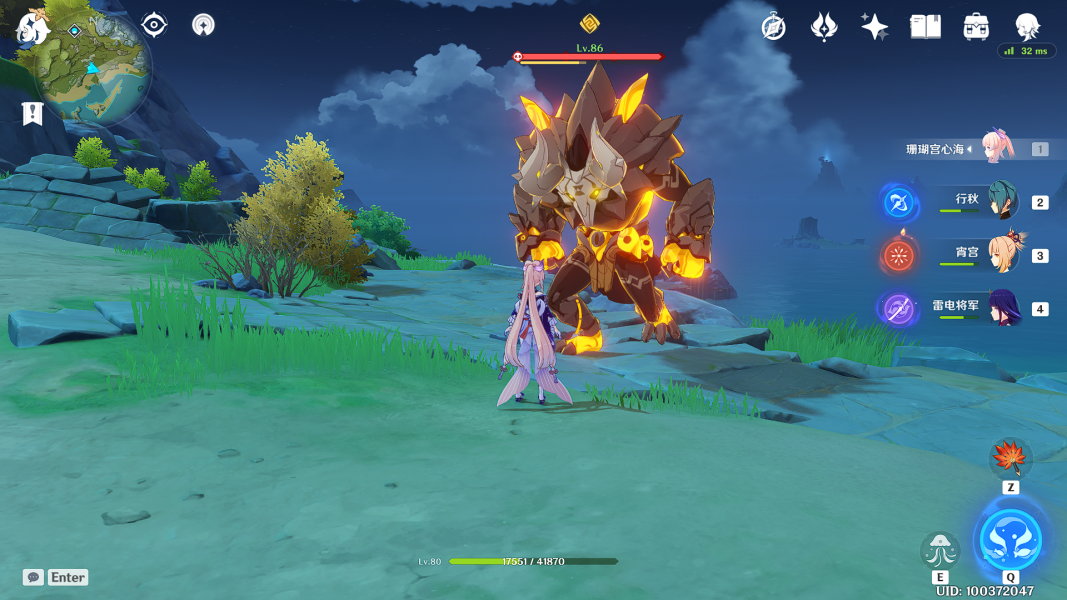Open the quest log bookmark icon
1067x600 pixels.
[32, 114]
